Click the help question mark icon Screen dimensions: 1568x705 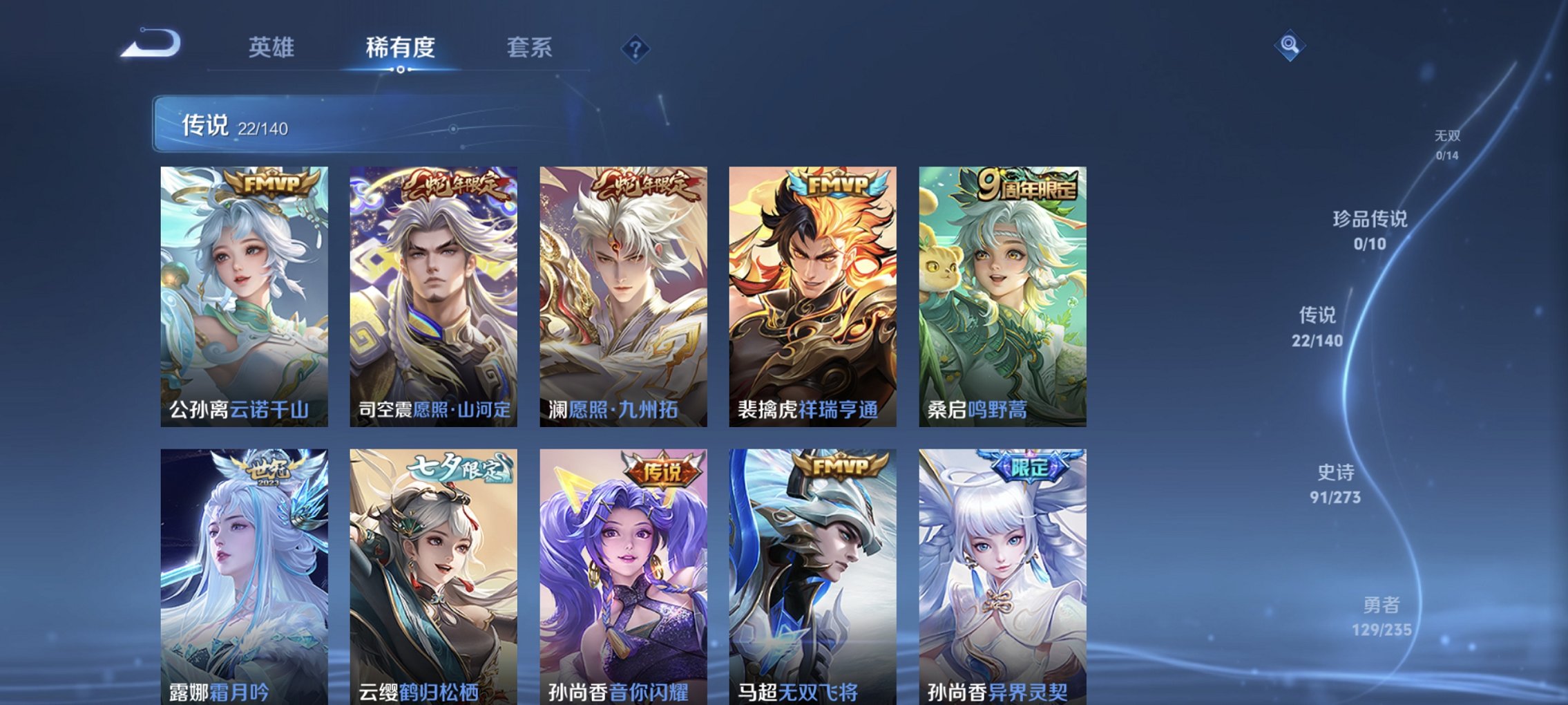636,47
